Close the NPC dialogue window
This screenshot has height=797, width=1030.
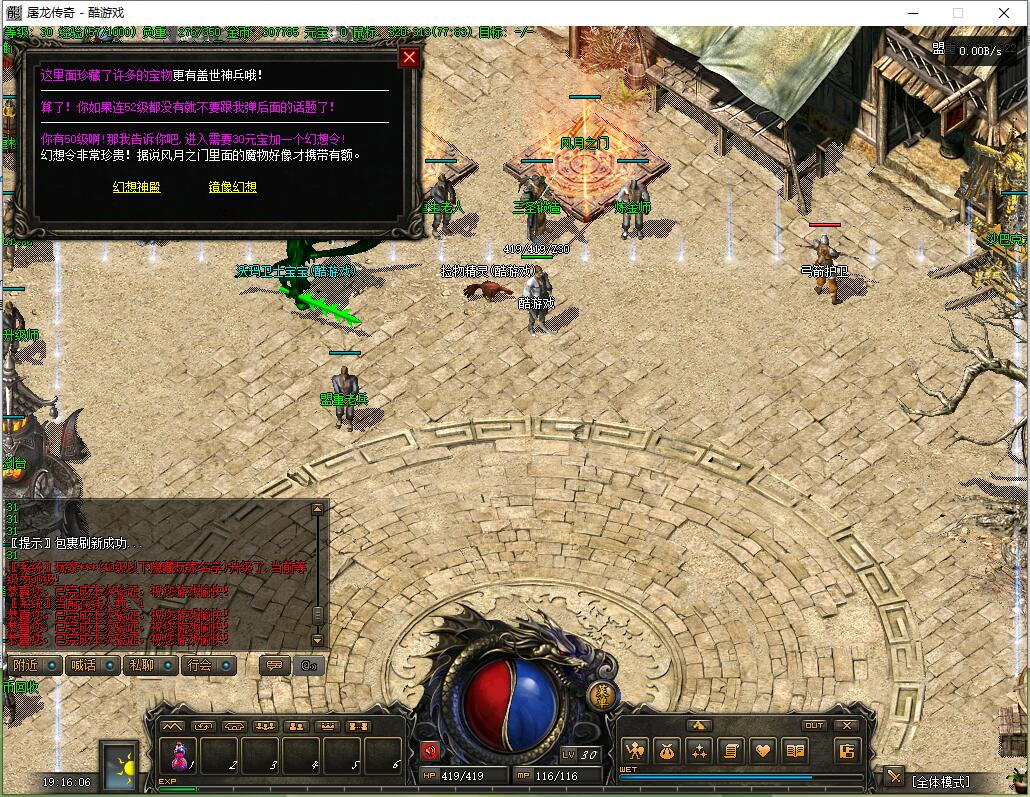(408, 57)
